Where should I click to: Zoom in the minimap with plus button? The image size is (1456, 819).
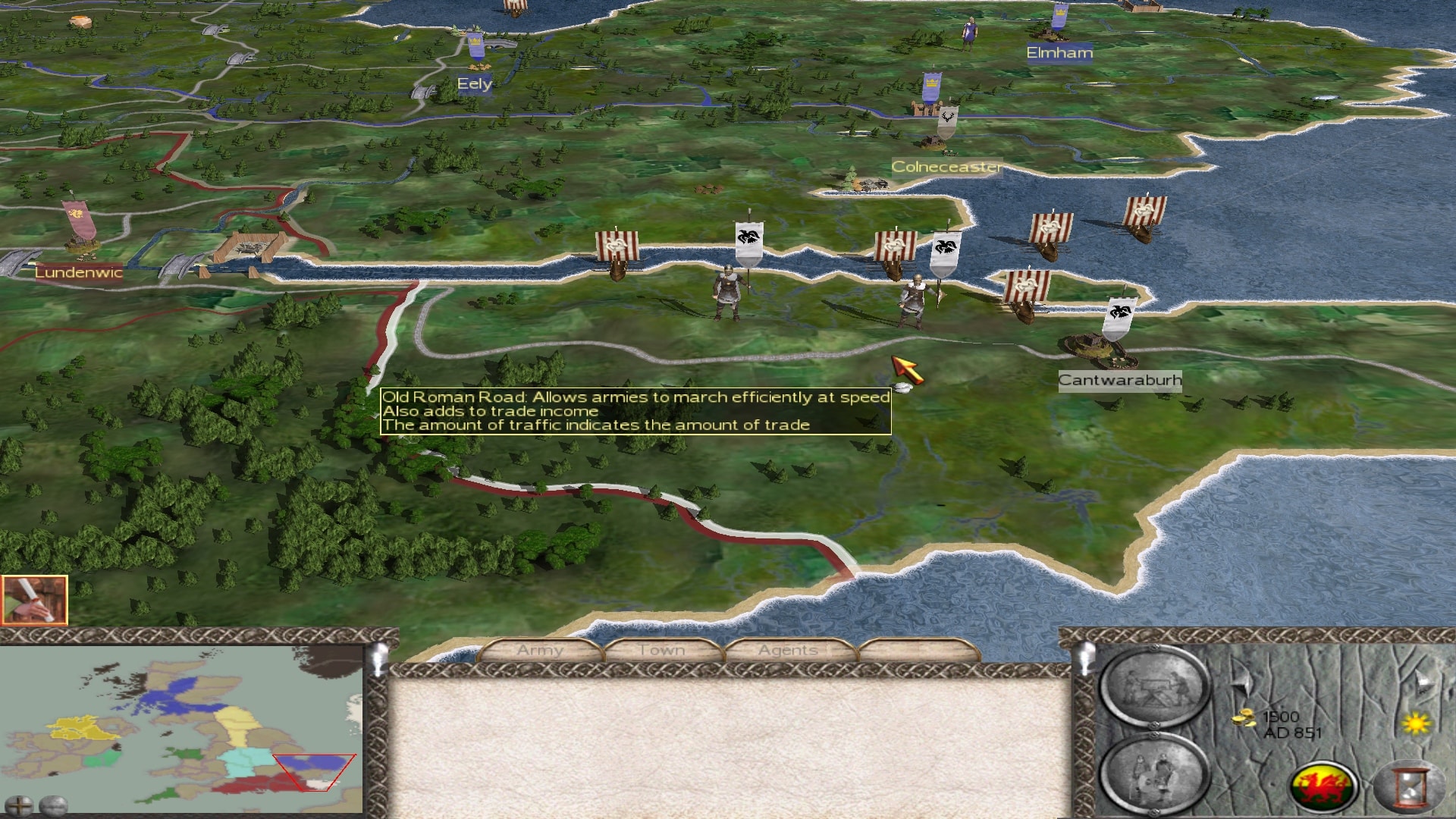coord(18,805)
